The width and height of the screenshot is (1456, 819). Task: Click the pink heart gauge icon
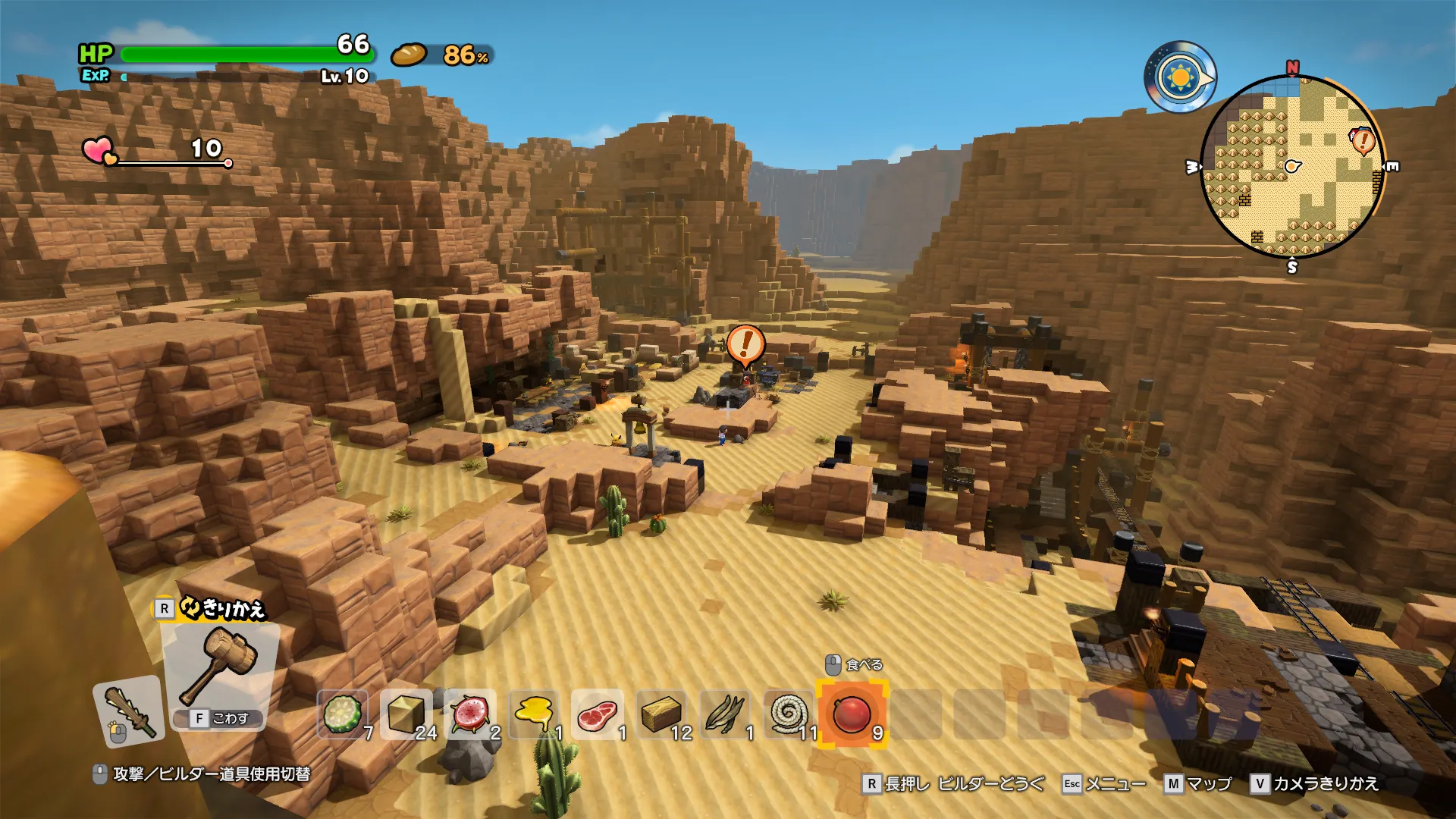99,150
